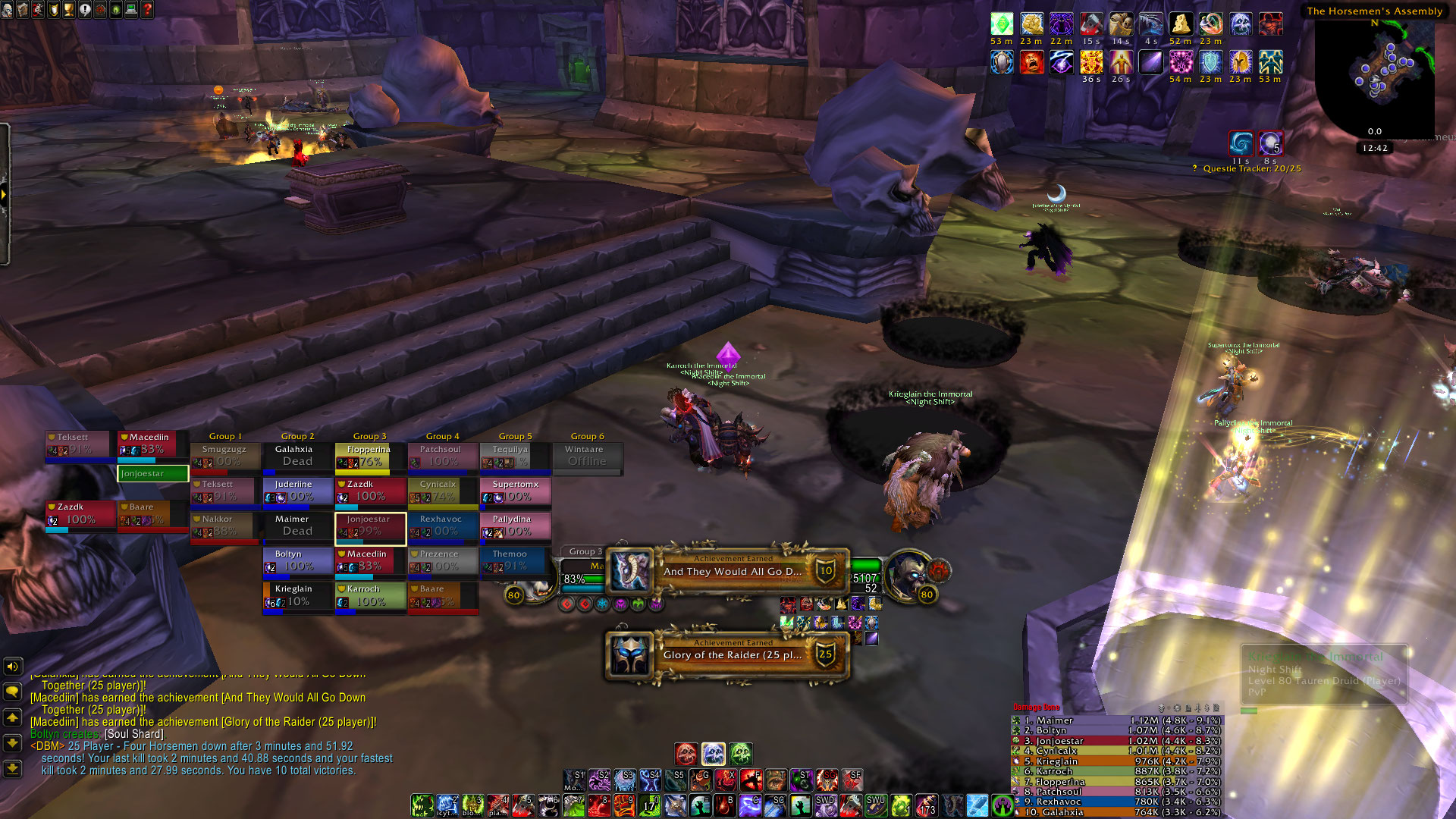Jump chat to the bottom
The width and height of the screenshot is (1456, 819).
12,769
